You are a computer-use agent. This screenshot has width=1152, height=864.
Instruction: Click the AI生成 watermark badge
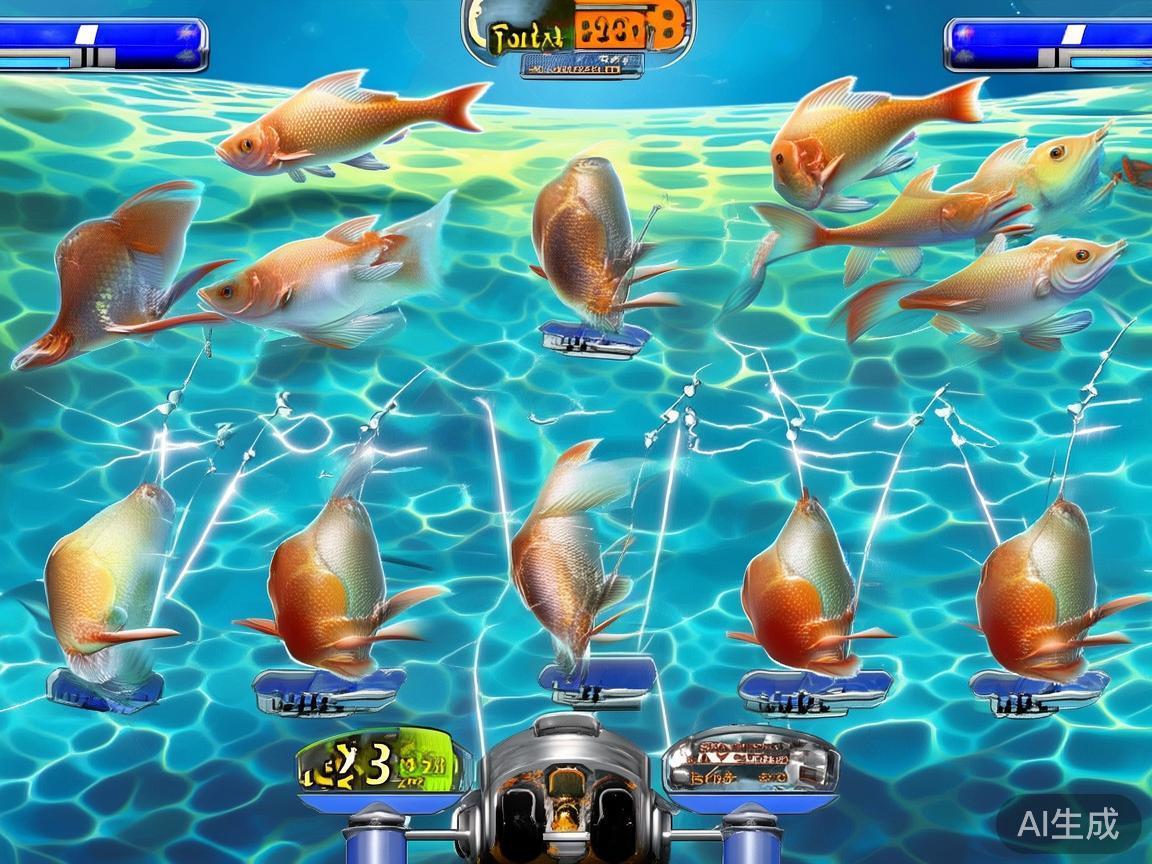(1068, 824)
